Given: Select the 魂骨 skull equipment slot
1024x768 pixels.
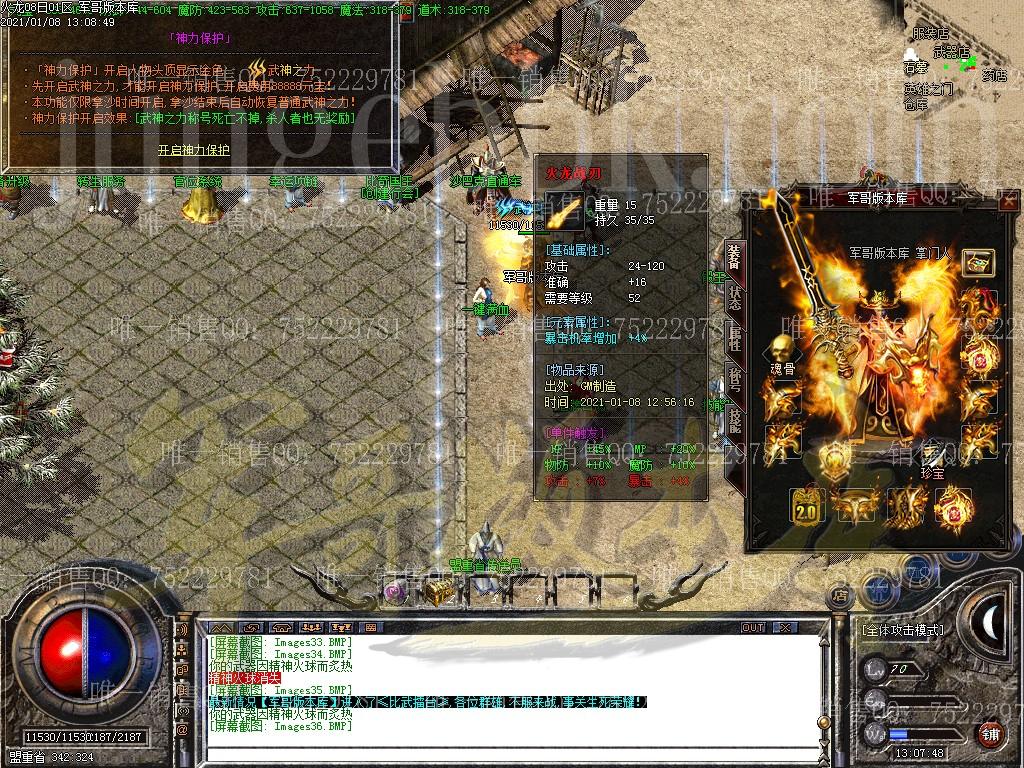Looking at the screenshot, I should click(779, 353).
